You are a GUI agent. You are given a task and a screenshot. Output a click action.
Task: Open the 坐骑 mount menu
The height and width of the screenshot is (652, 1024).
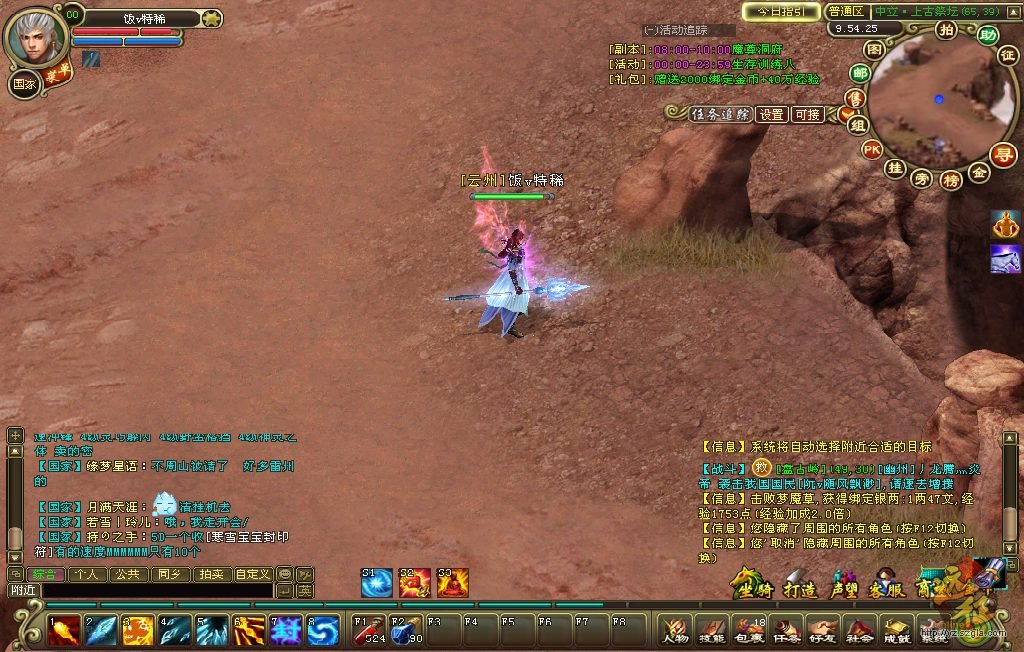click(x=751, y=583)
